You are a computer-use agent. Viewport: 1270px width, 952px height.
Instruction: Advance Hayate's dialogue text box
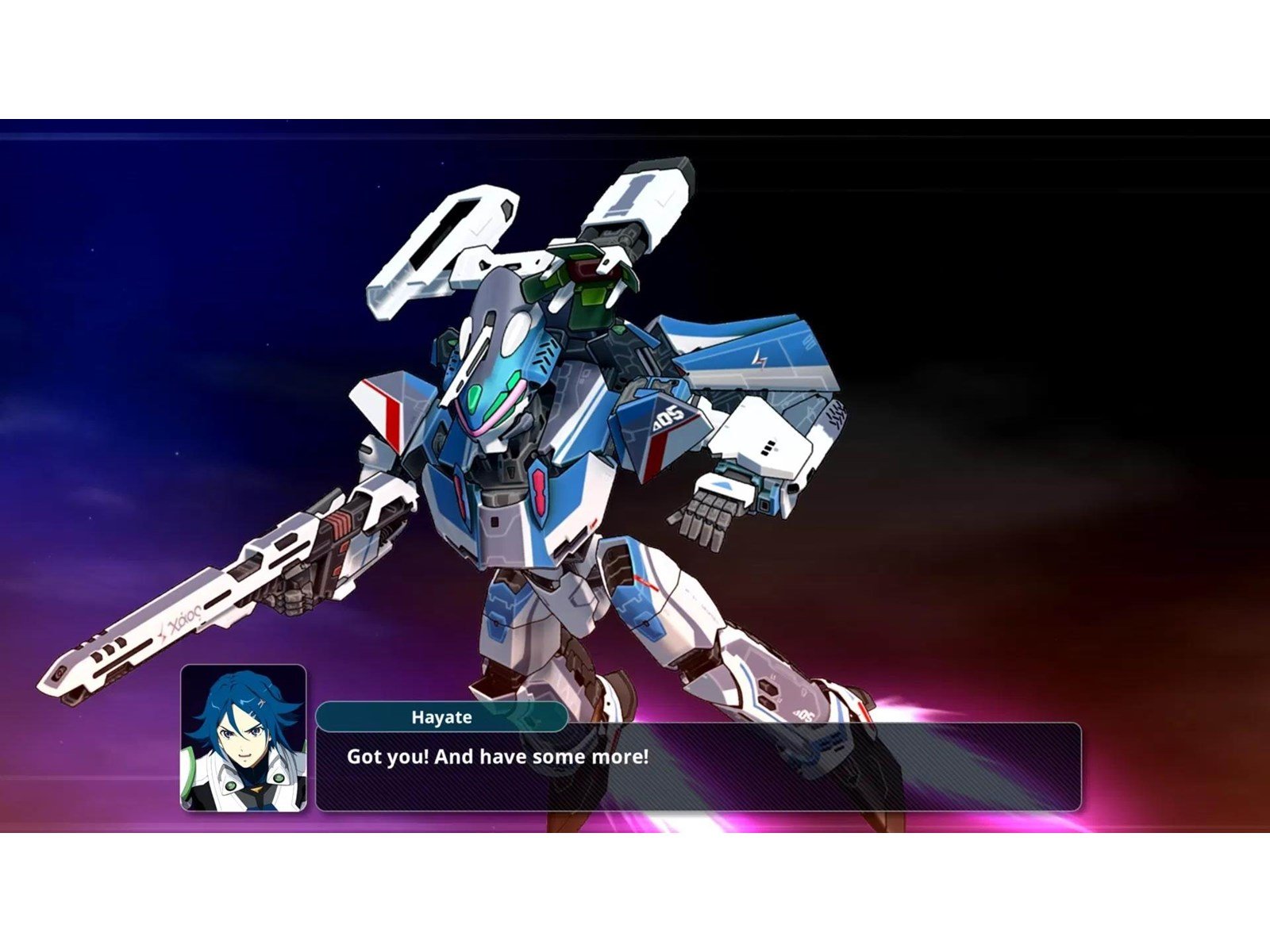click(698, 766)
